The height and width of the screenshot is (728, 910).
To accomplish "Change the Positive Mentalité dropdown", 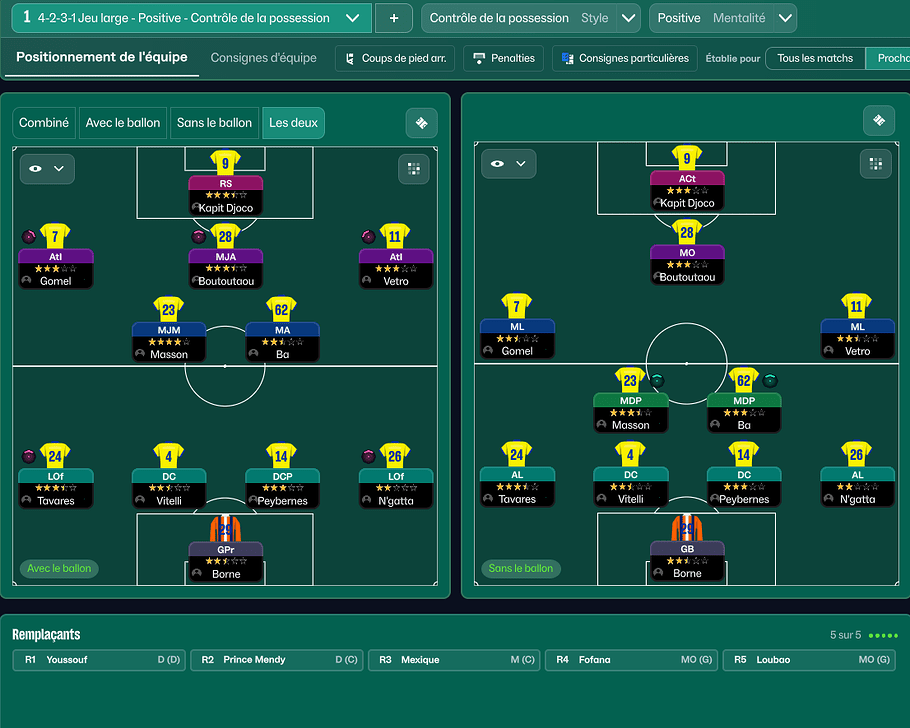I will click(785, 18).
